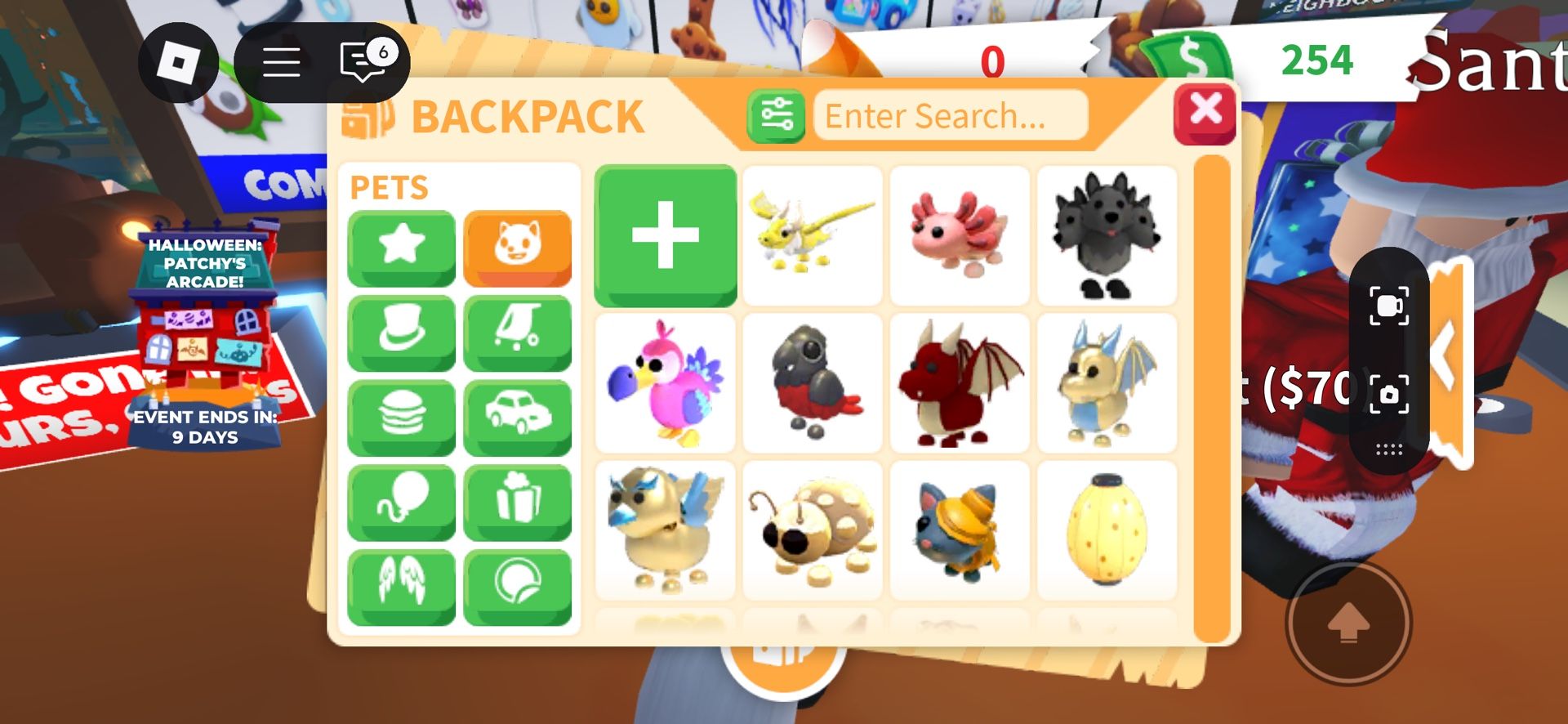Open the gifts category
Screen dimensions: 1568x724
(x=518, y=503)
